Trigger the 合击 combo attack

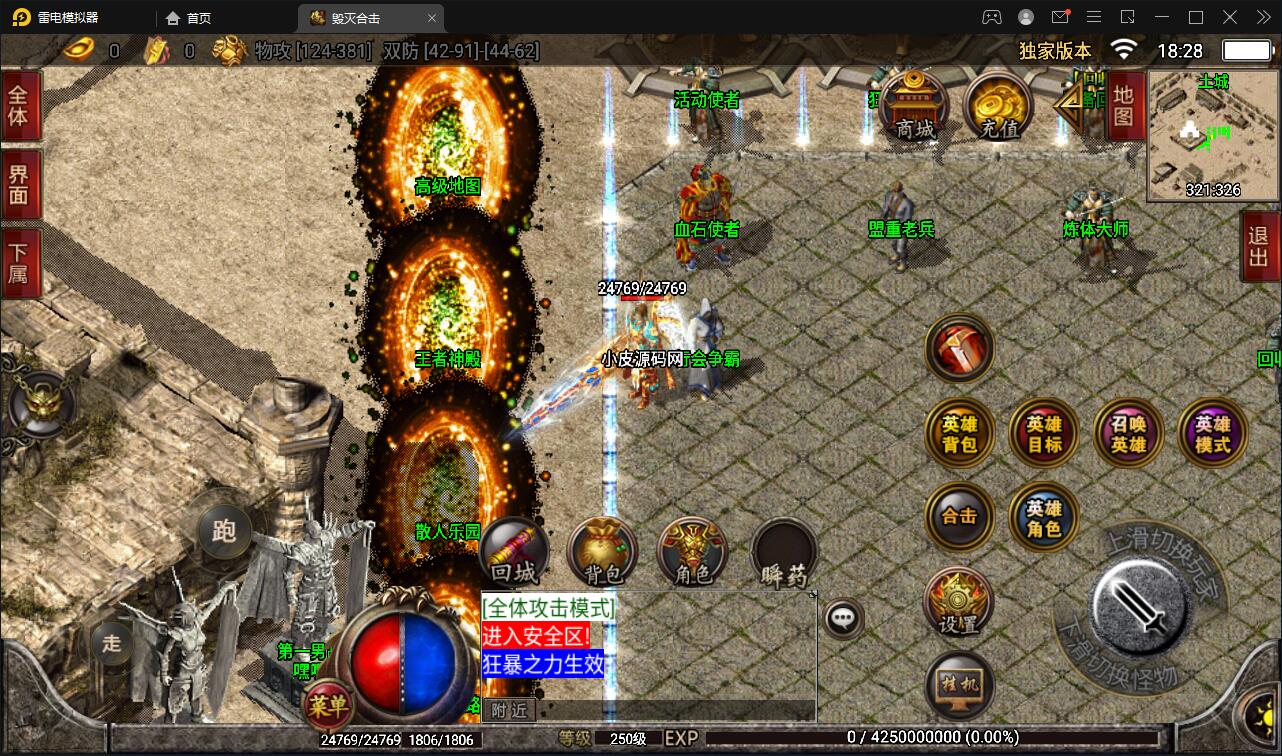(959, 517)
